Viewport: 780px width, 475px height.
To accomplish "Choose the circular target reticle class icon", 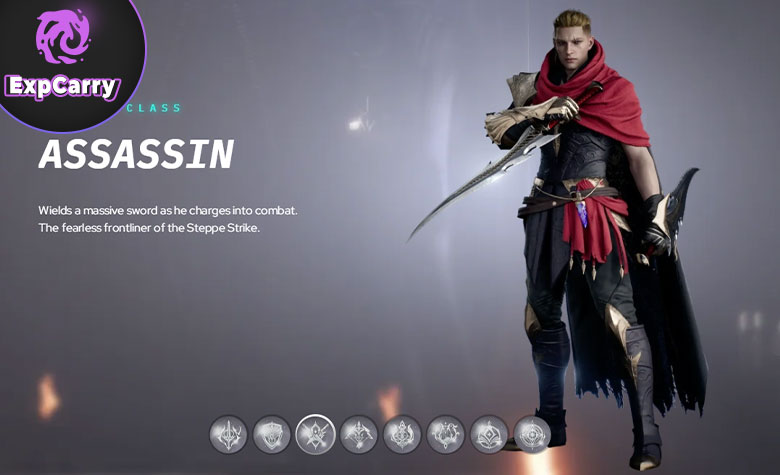I will pos(532,434).
